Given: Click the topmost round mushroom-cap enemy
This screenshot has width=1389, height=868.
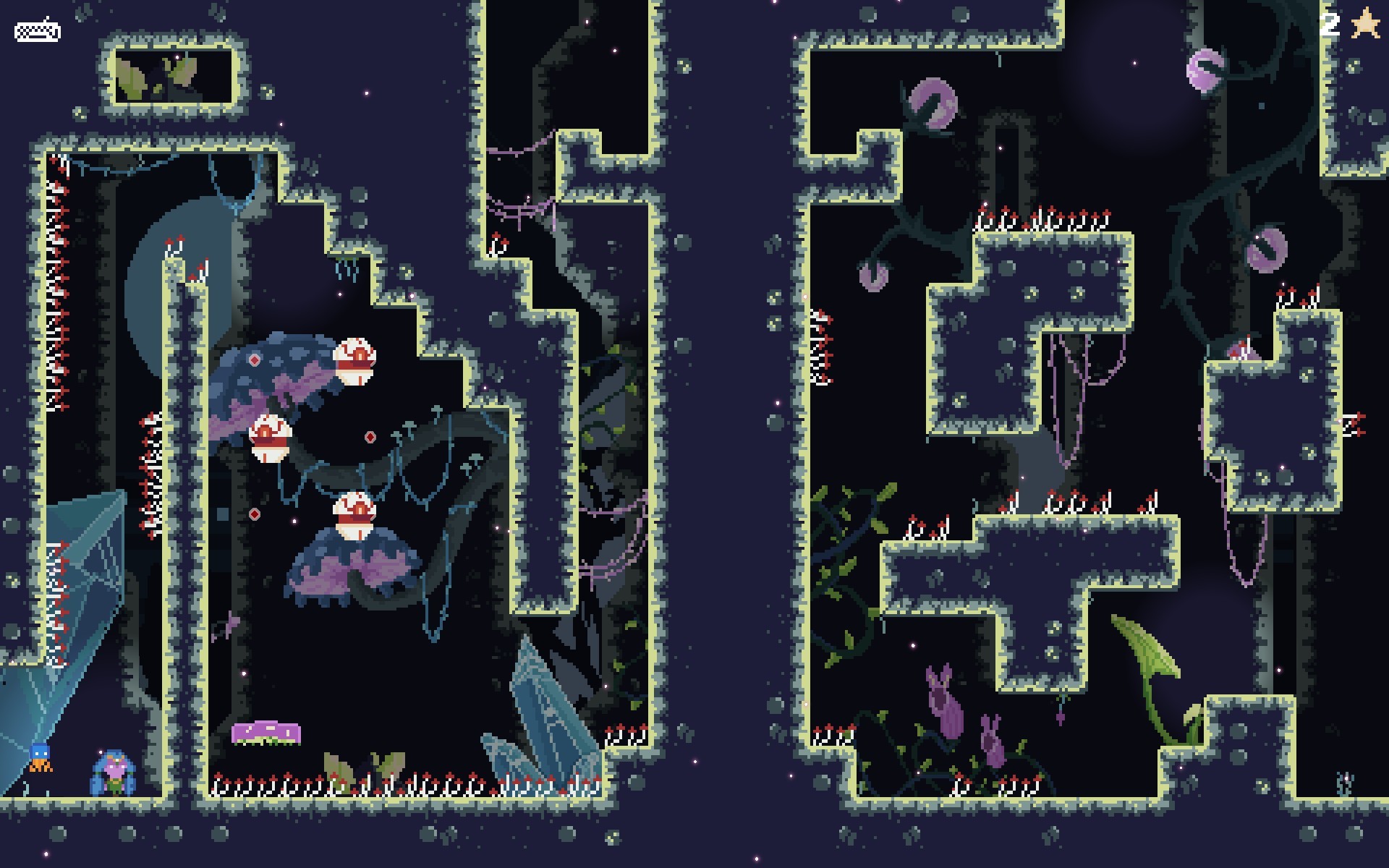Looking at the screenshot, I should pyautogui.click(x=356, y=362).
